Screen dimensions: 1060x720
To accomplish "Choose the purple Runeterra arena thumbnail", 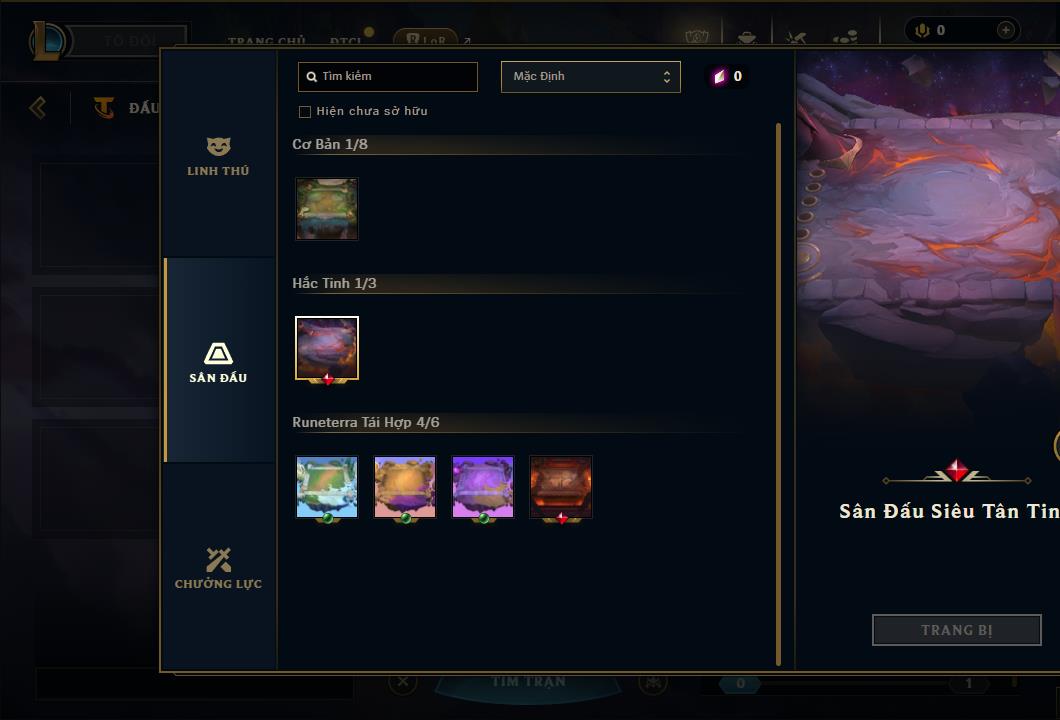I will point(483,487).
